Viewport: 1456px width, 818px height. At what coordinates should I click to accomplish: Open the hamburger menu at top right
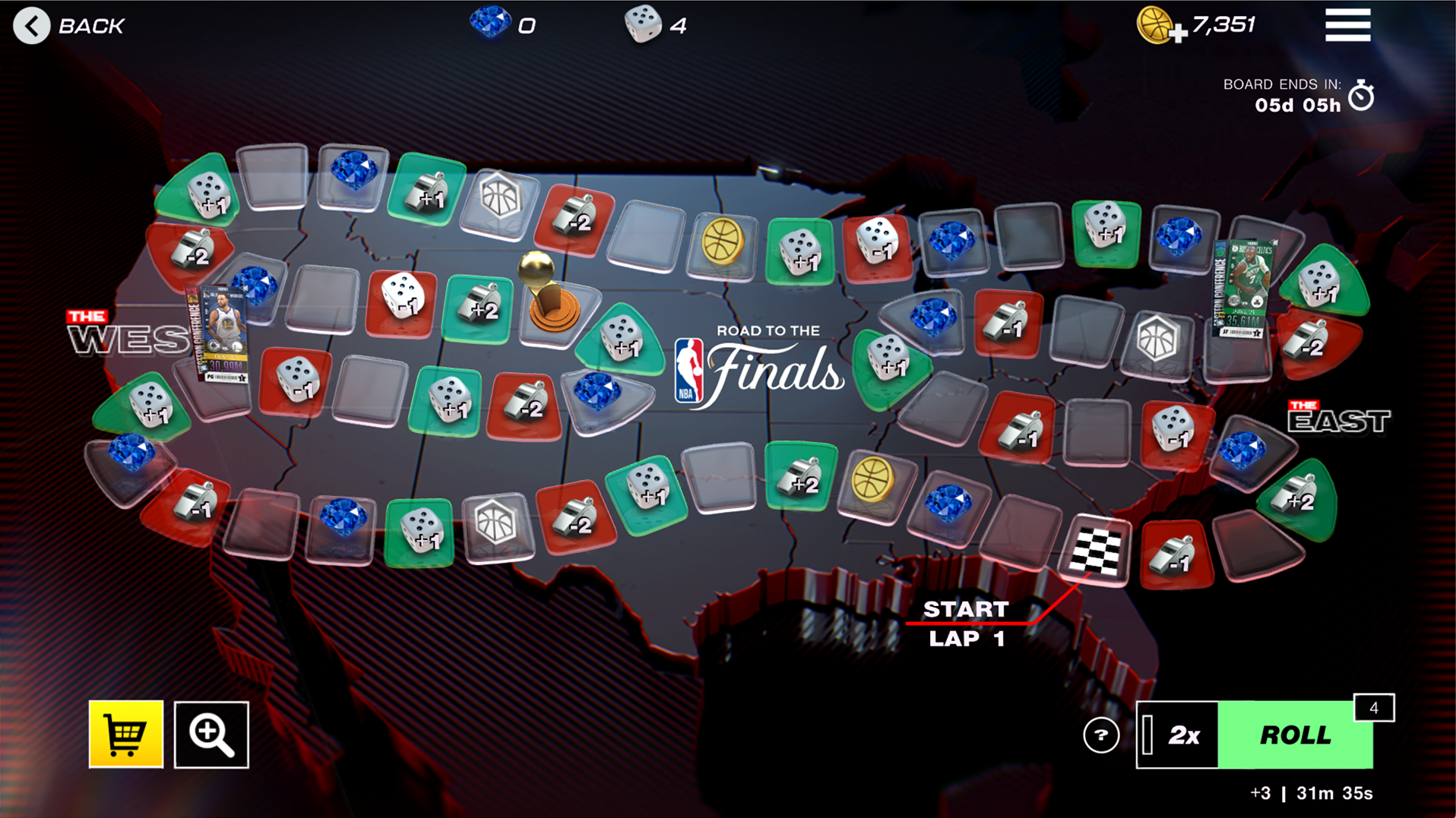click(x=1347, y=24)
